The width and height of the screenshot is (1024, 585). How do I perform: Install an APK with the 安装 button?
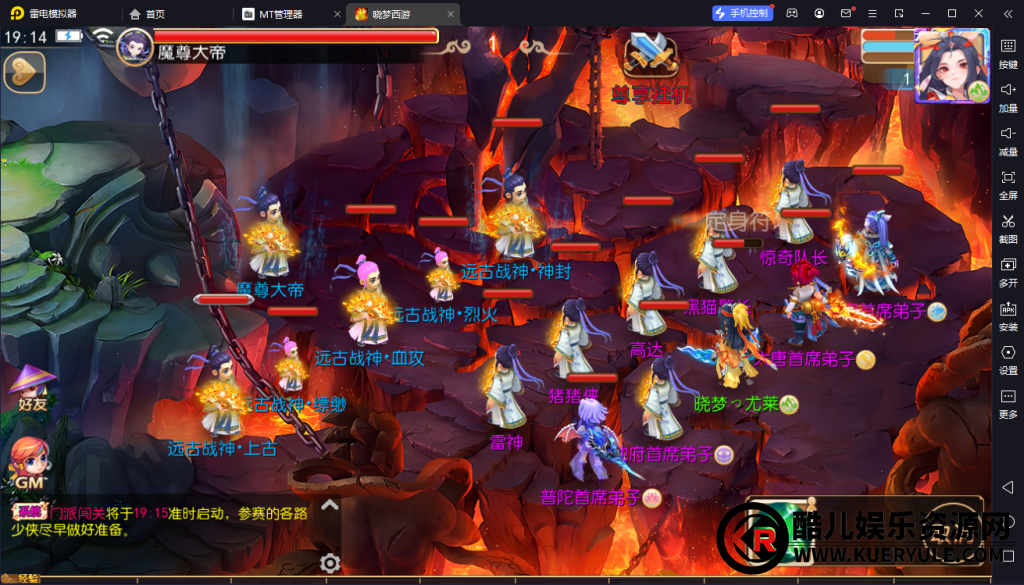[1008, 316]
